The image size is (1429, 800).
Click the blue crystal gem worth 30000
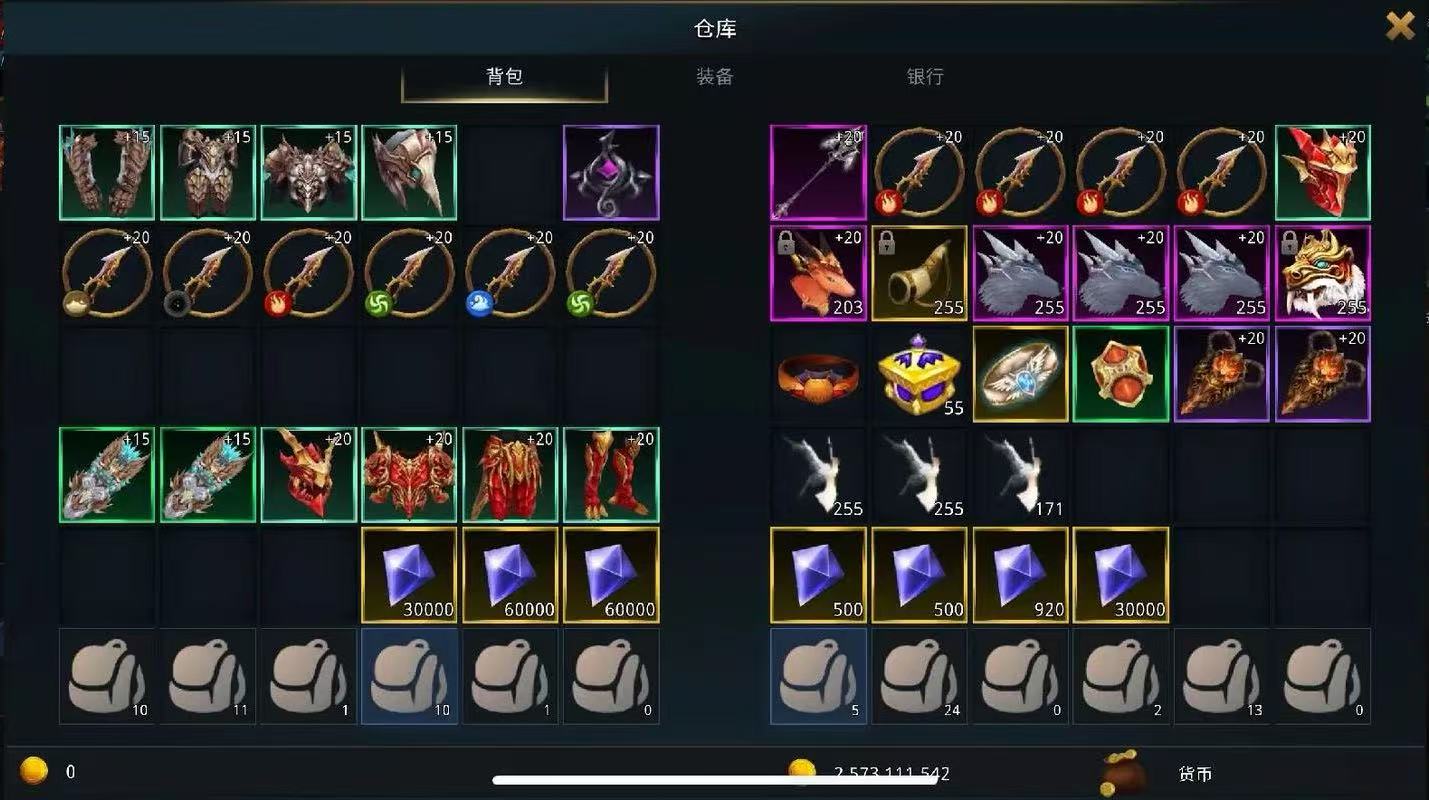click(x=409, y=575)
